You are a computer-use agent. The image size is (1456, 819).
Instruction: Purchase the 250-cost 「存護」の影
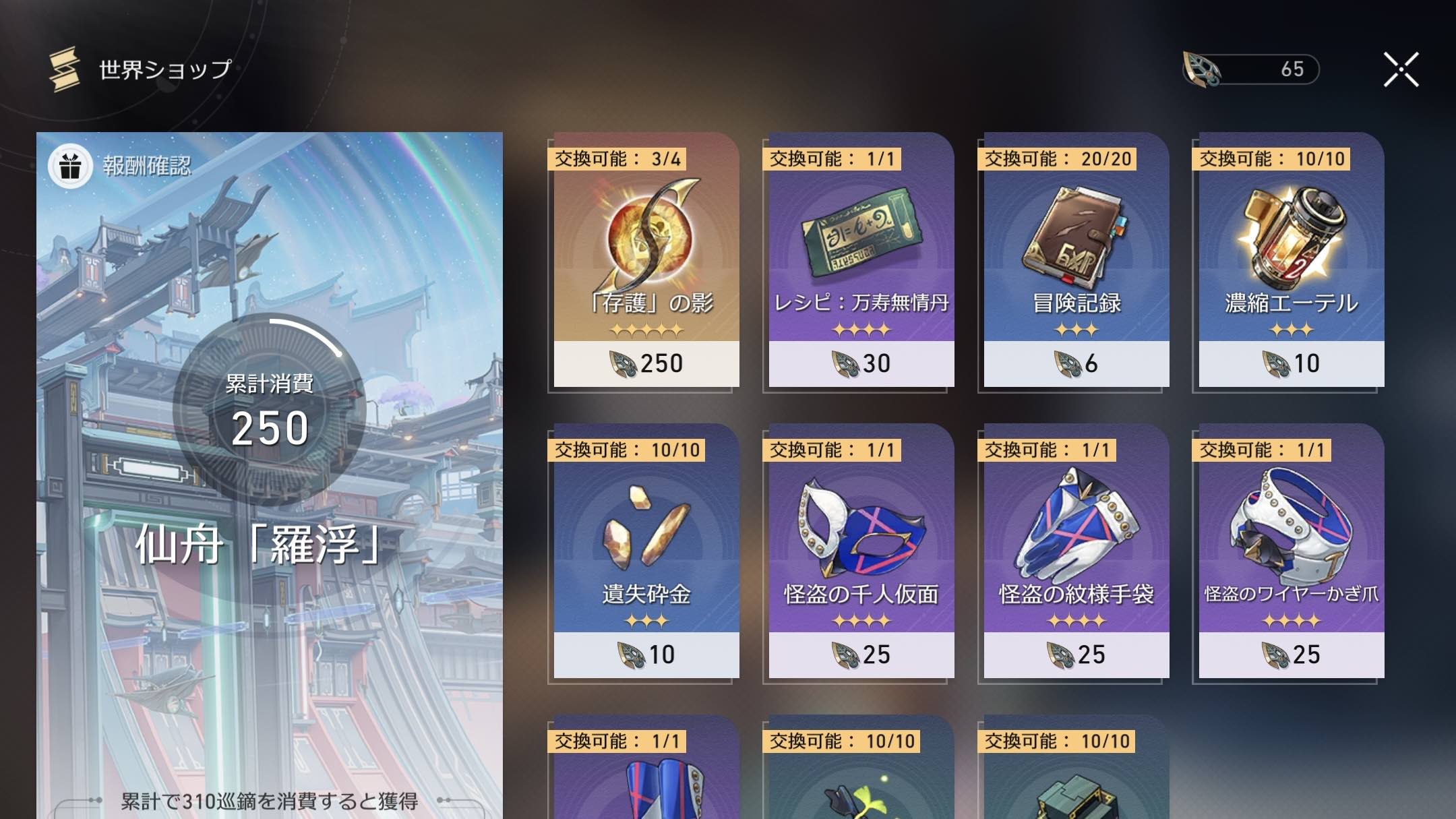pos(645,363)
